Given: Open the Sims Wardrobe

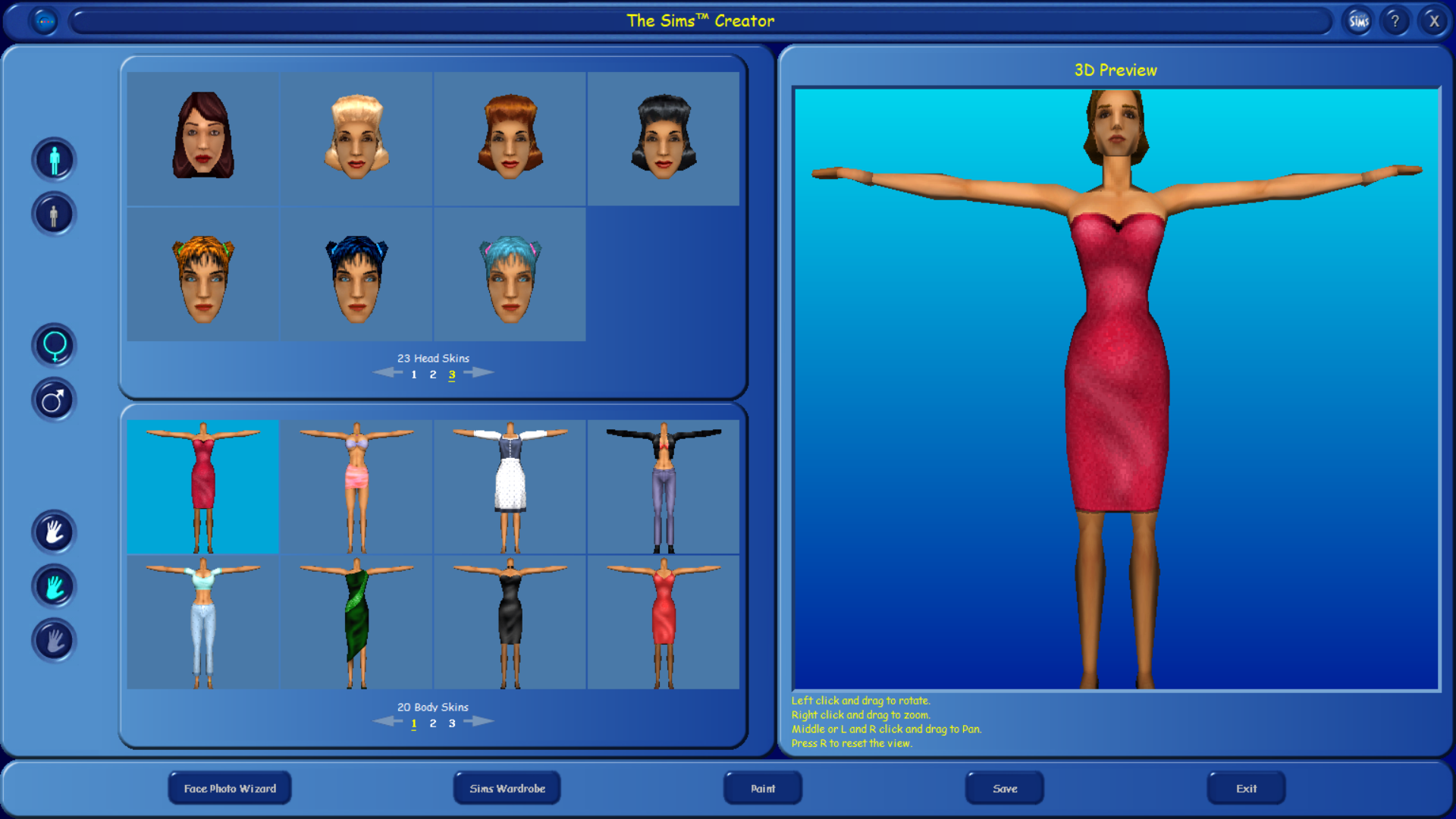Looking at the screenshot, I should [x=507, y=788].
